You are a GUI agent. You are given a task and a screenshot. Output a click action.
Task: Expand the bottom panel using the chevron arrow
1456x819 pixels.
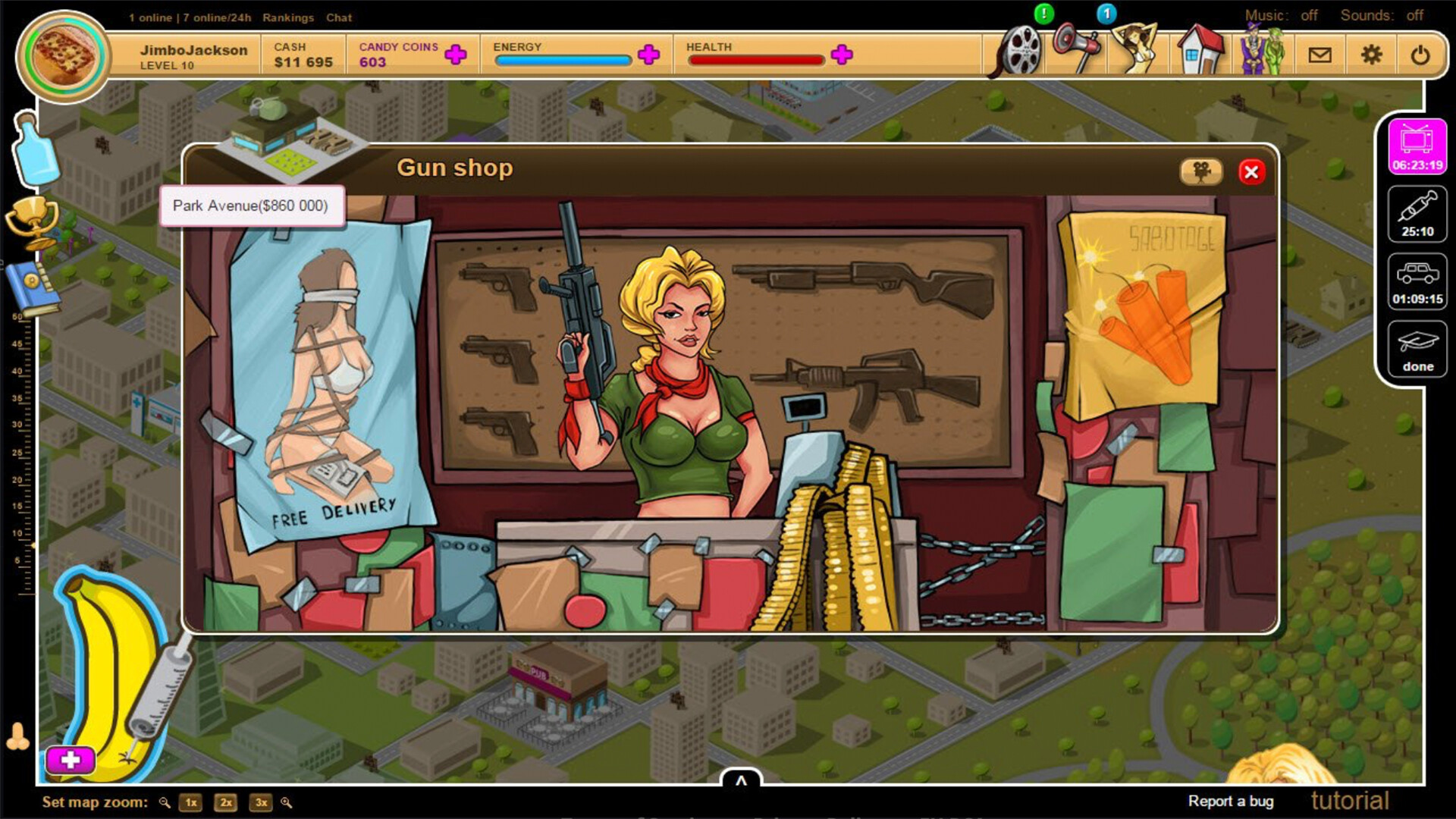740,781
